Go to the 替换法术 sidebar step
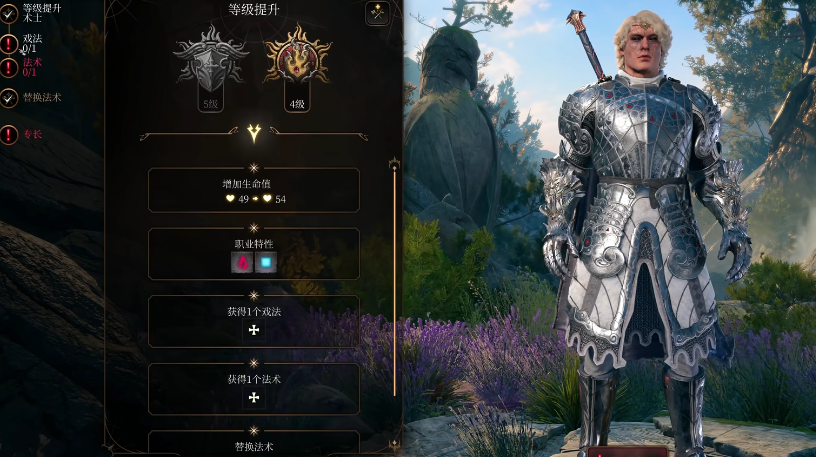 [42, 97]
